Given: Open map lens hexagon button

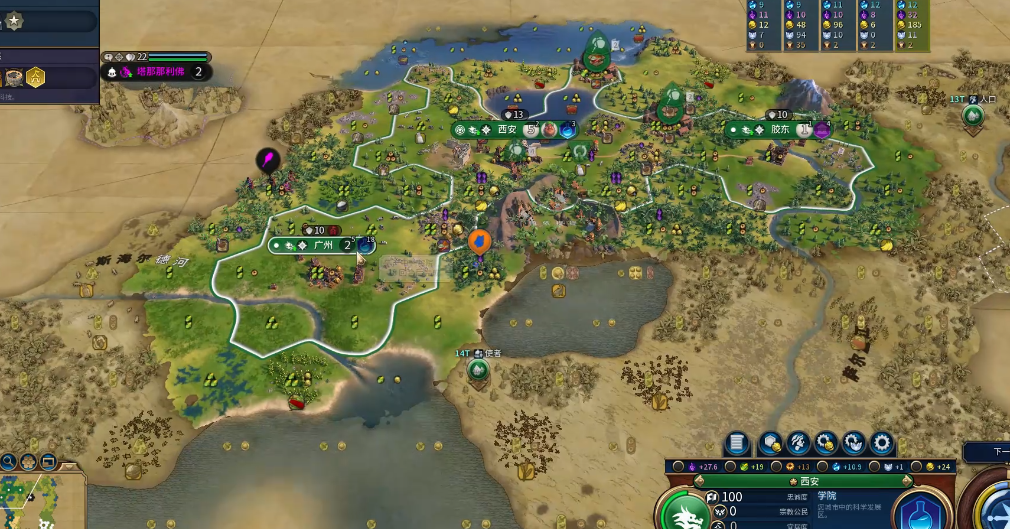Looking at the screenshot, I should (x=28, y=462).
